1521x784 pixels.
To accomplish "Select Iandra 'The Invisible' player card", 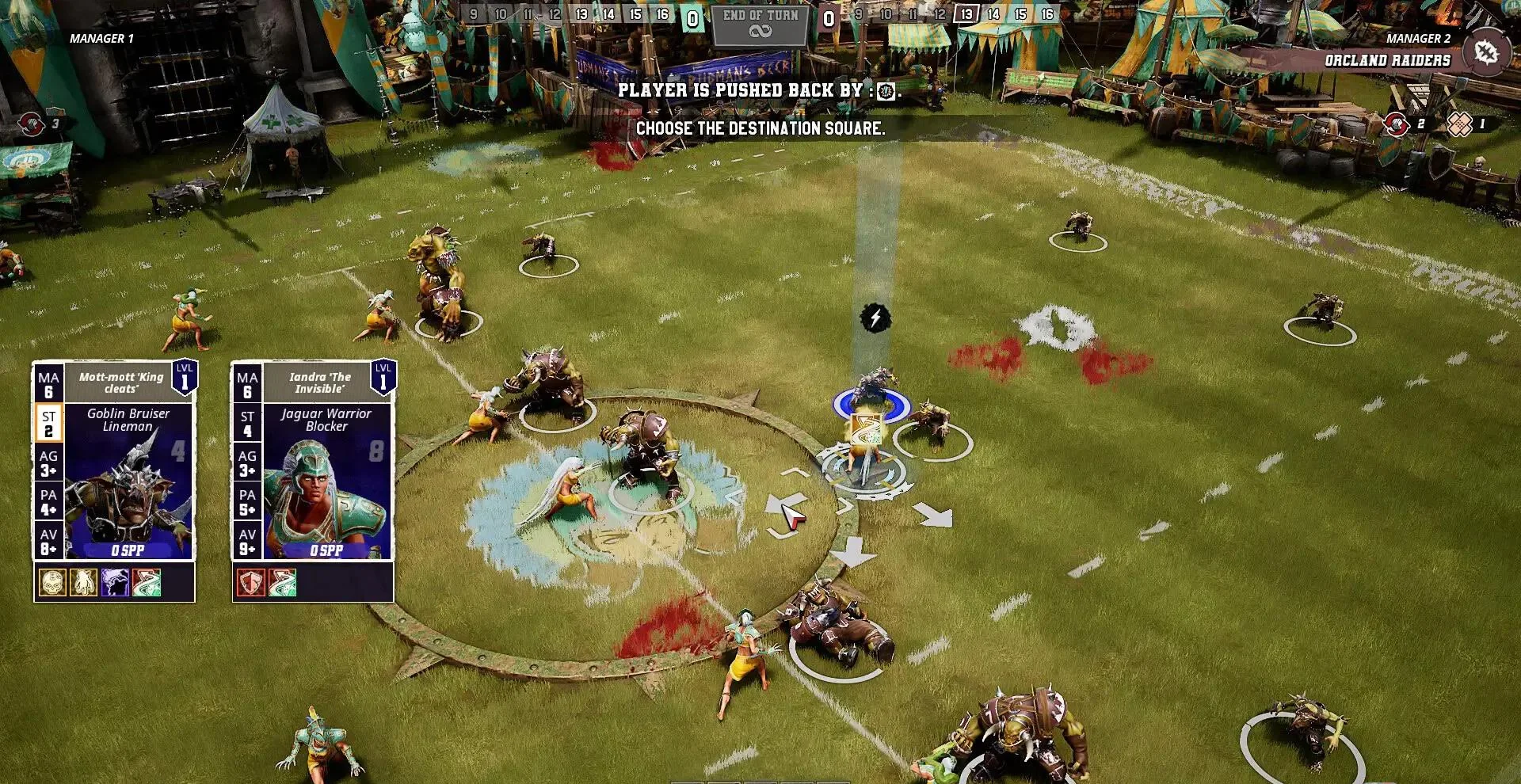I will pos(313,460).
